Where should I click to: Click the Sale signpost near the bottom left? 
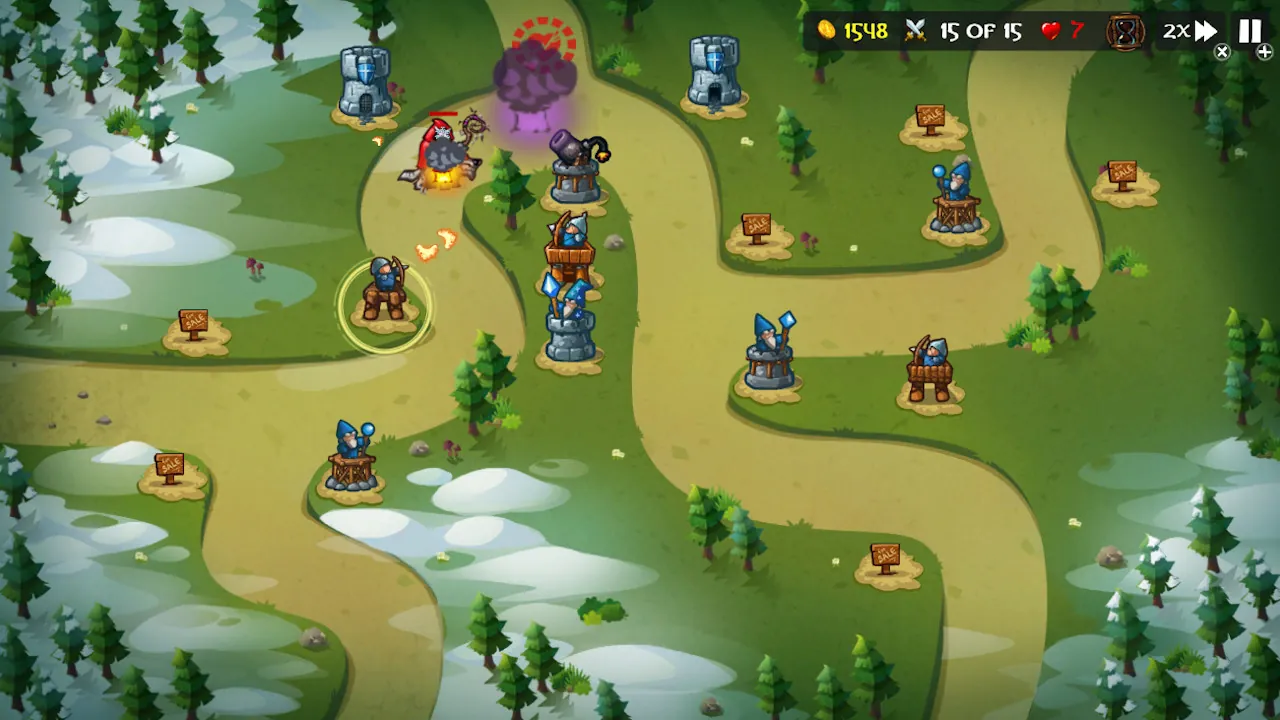[x=170, y=465]
